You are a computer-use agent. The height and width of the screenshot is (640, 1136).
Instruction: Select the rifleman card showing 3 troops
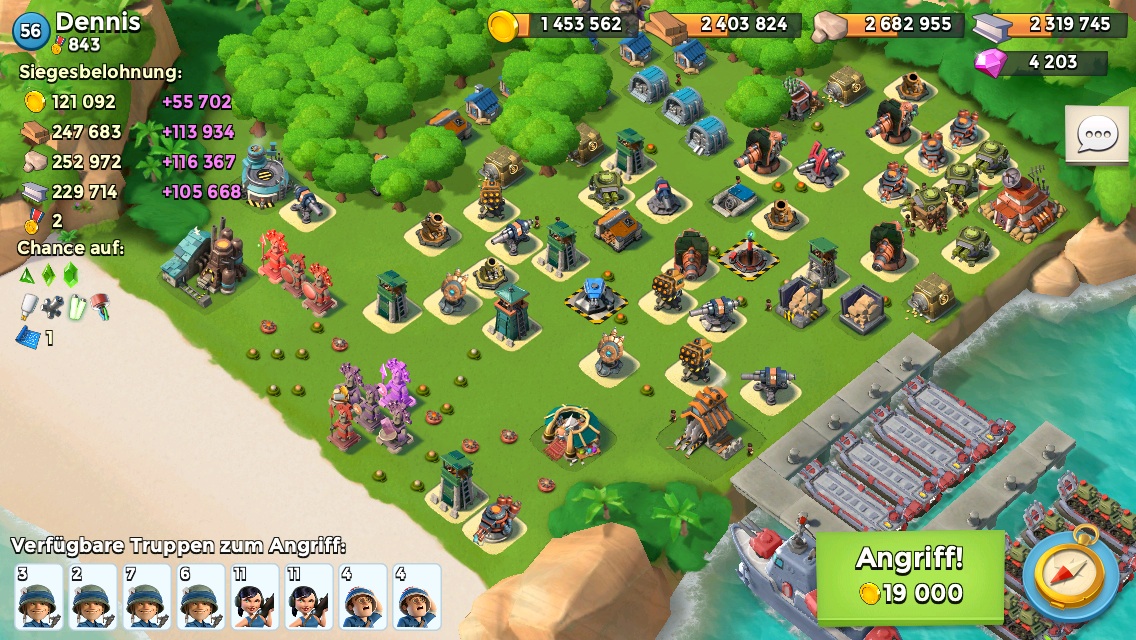(39, 597)
